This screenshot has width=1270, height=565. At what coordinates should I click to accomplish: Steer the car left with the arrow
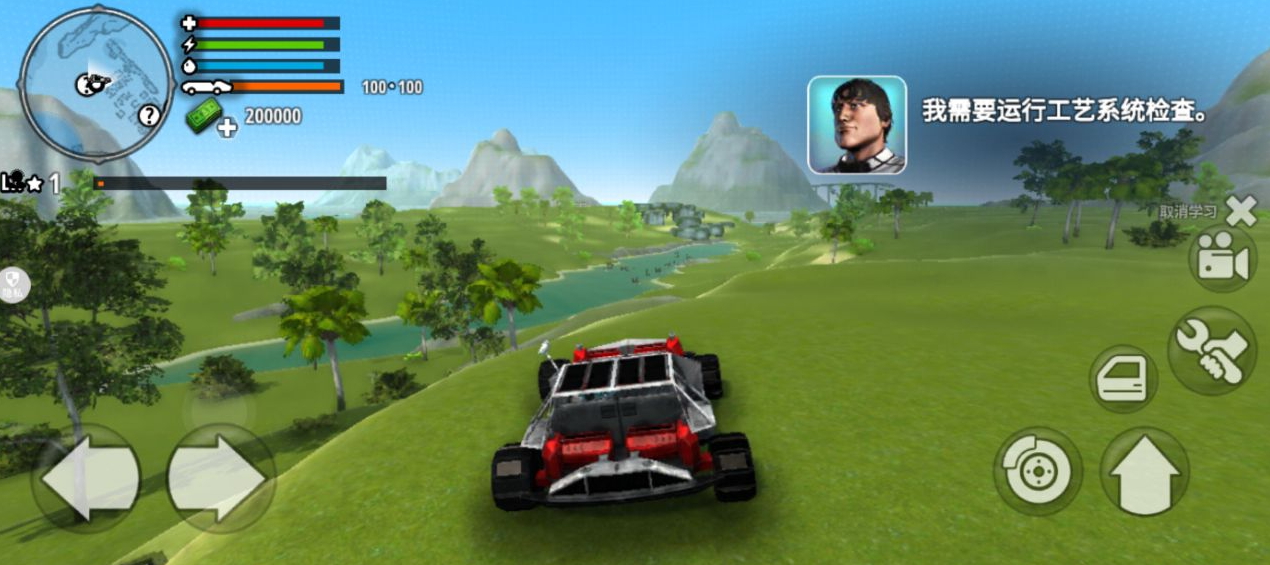click(86, 478)
